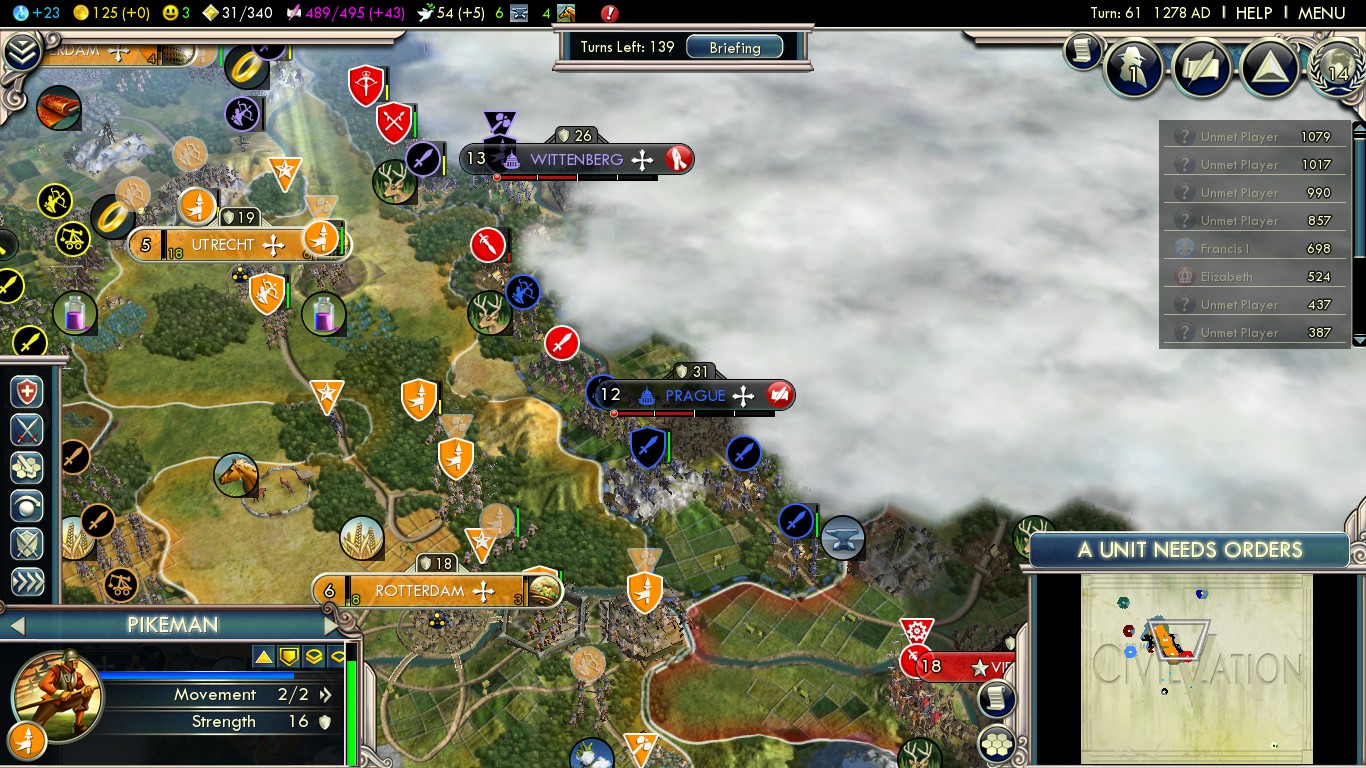
Task: Choose the crossed swords unit action
Action: 27,429
